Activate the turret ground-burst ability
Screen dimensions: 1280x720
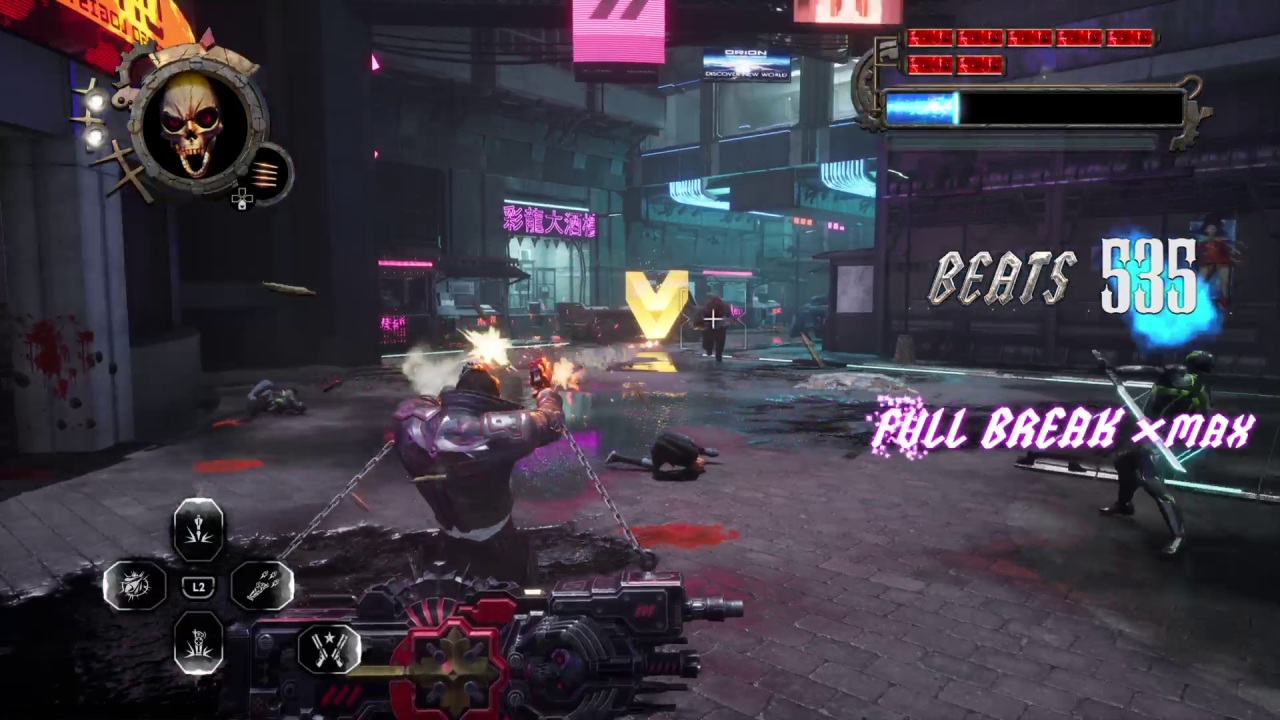199,641
